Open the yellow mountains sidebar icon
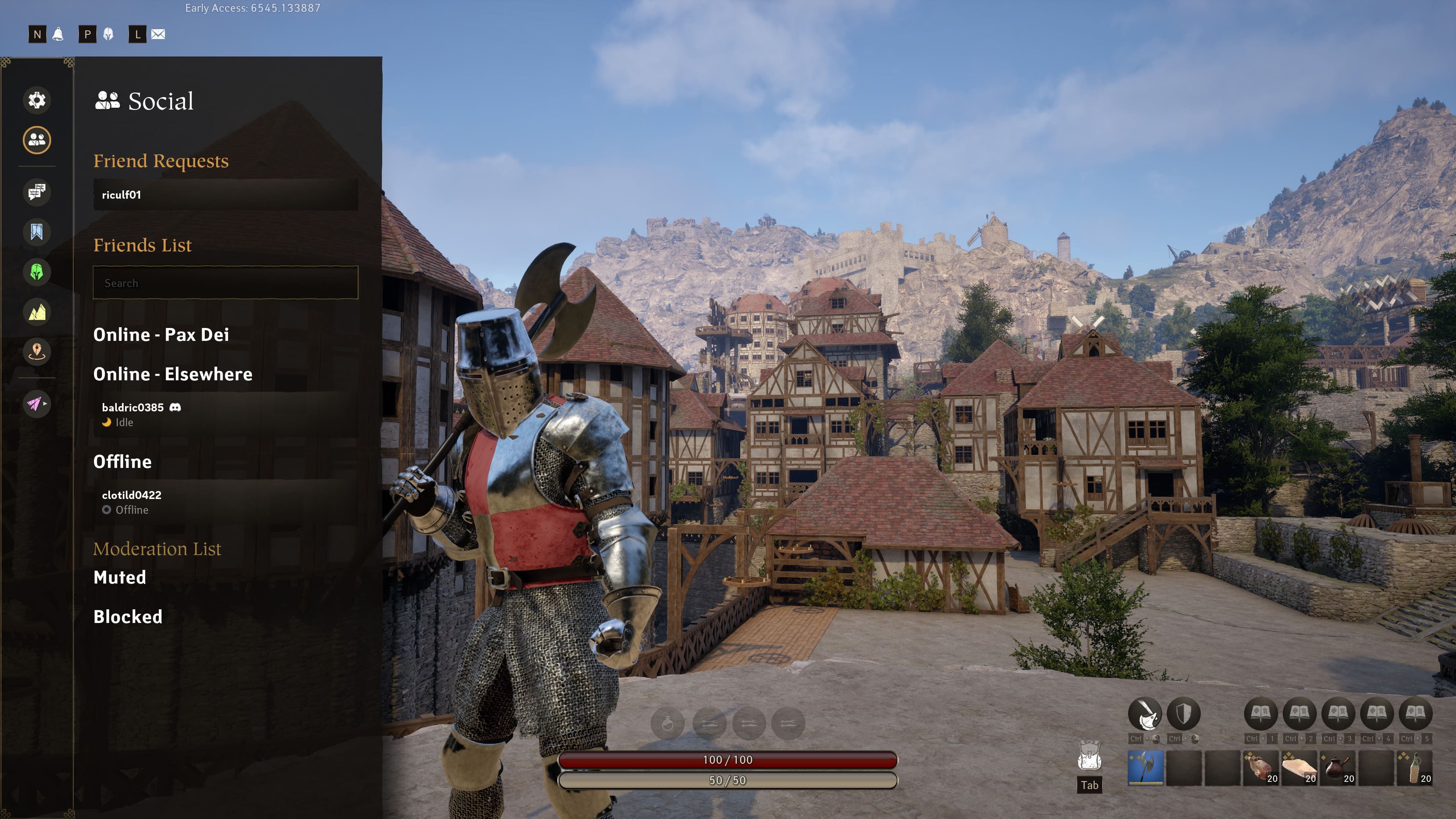The width and height of the screenshot is (1456, 819). point(37,312)
